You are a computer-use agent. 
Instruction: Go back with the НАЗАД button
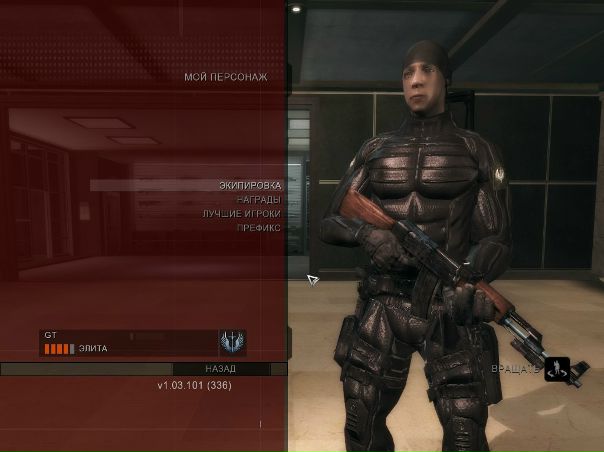pyautogui.click(x=221, y=369)
